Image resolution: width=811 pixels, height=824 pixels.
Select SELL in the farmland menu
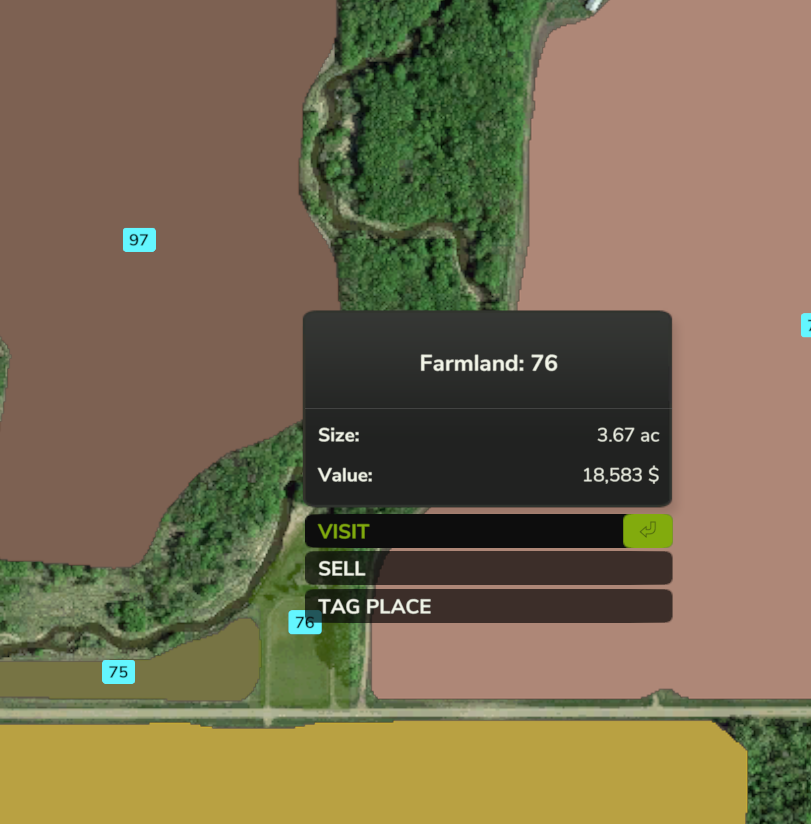tap(488, 569)
